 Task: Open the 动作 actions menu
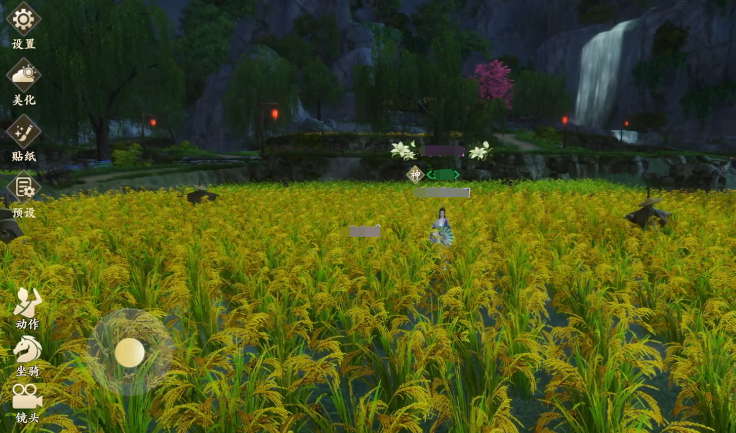pyautogui.click(x=27, y=300)
